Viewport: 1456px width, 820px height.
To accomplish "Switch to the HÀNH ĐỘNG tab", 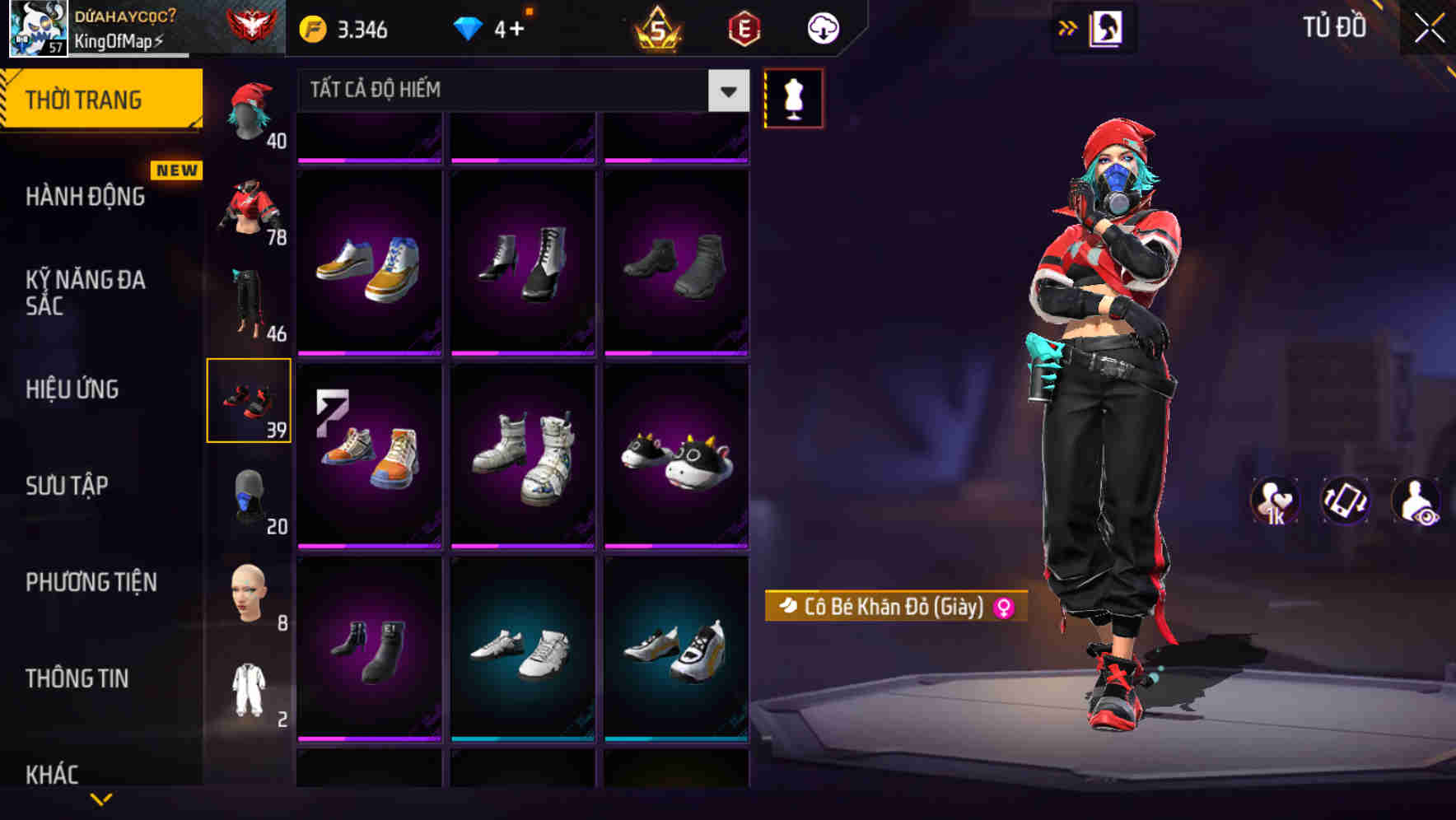I will (x=86, y=197).
